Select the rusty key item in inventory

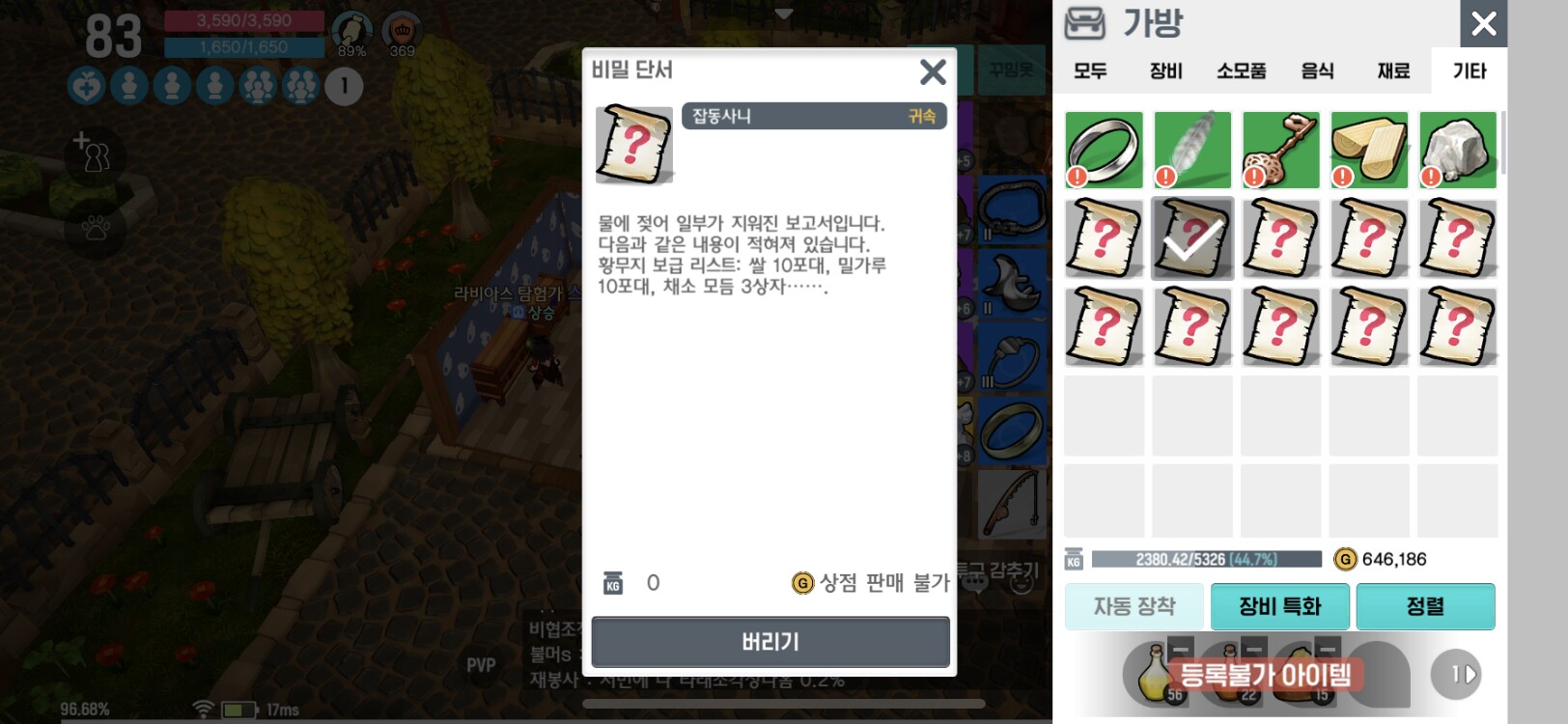coord(1281,150)
